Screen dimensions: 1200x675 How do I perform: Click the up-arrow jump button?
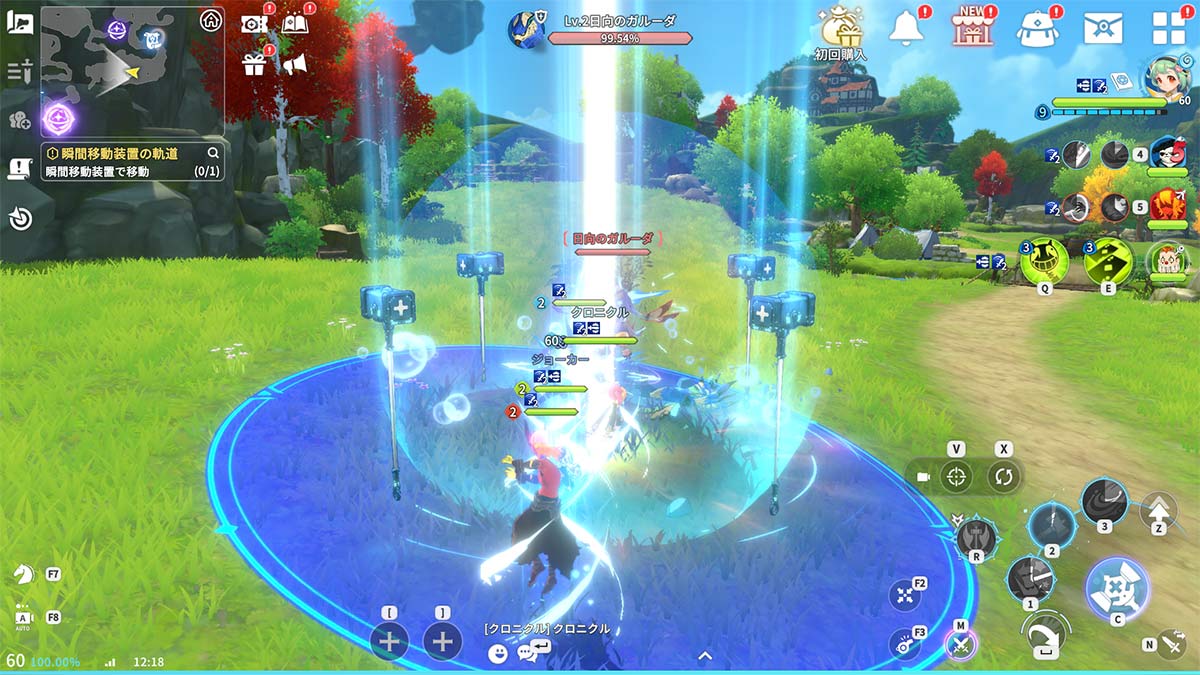tap(1159, 509)
